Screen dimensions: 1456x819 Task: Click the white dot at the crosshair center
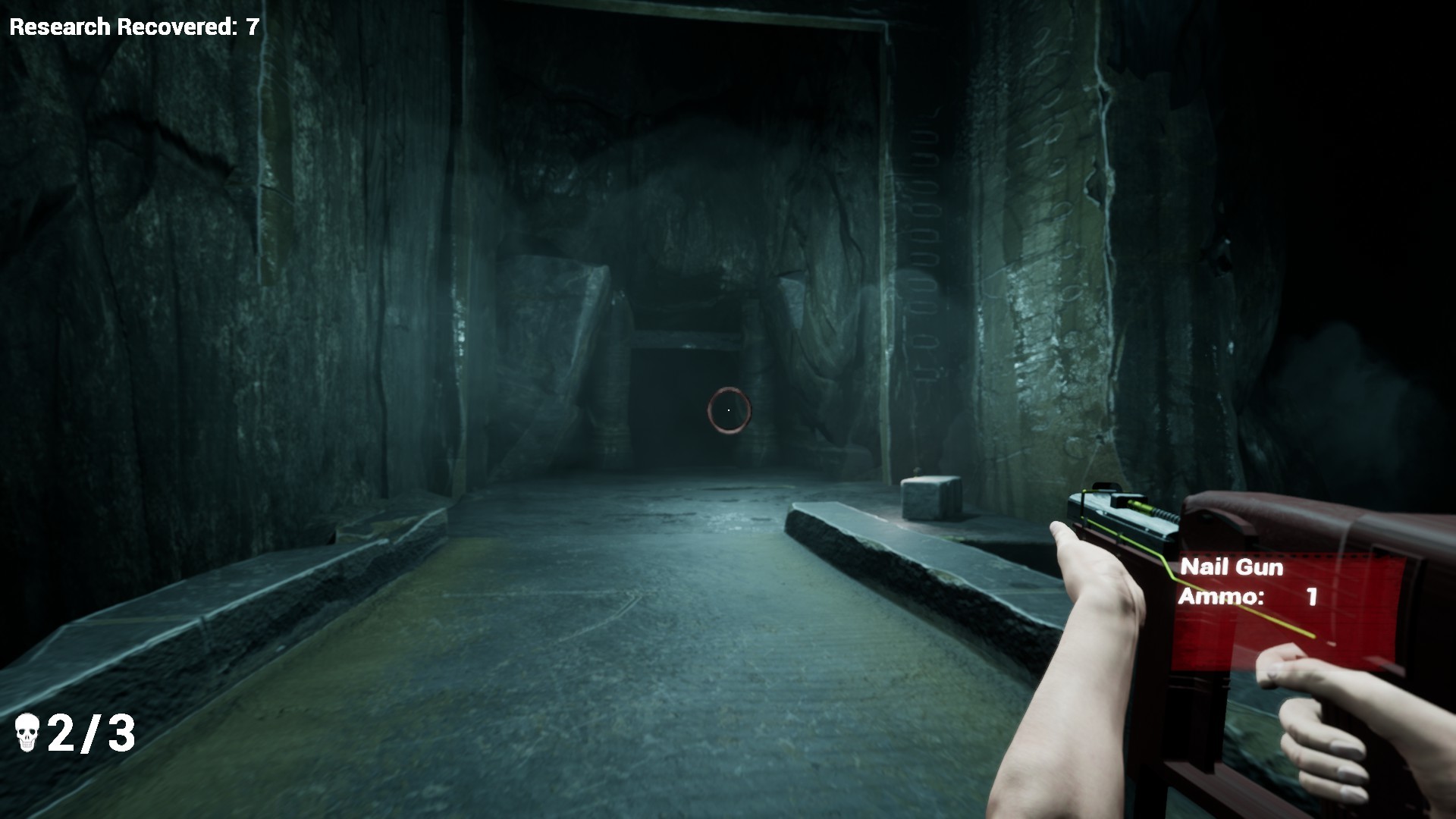pos(728,409)
